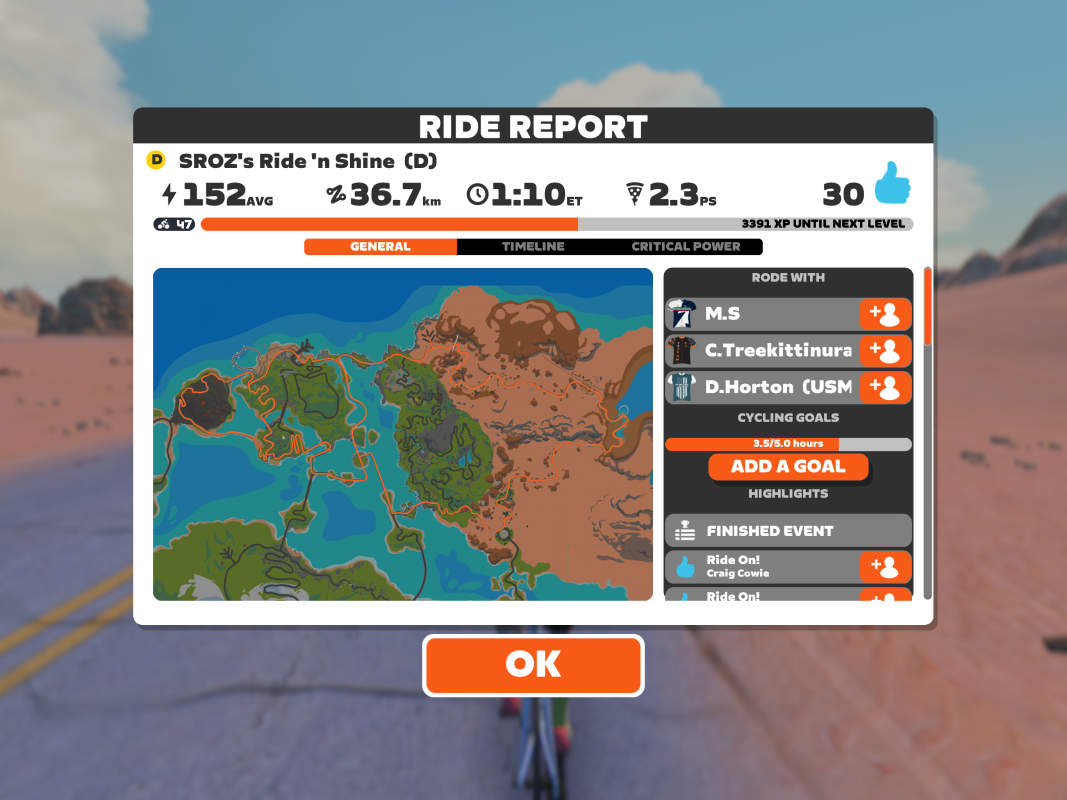1067x800 pixels.
Task: Add C.Treekittinura as a followed rider
Action: coord(885,350)
